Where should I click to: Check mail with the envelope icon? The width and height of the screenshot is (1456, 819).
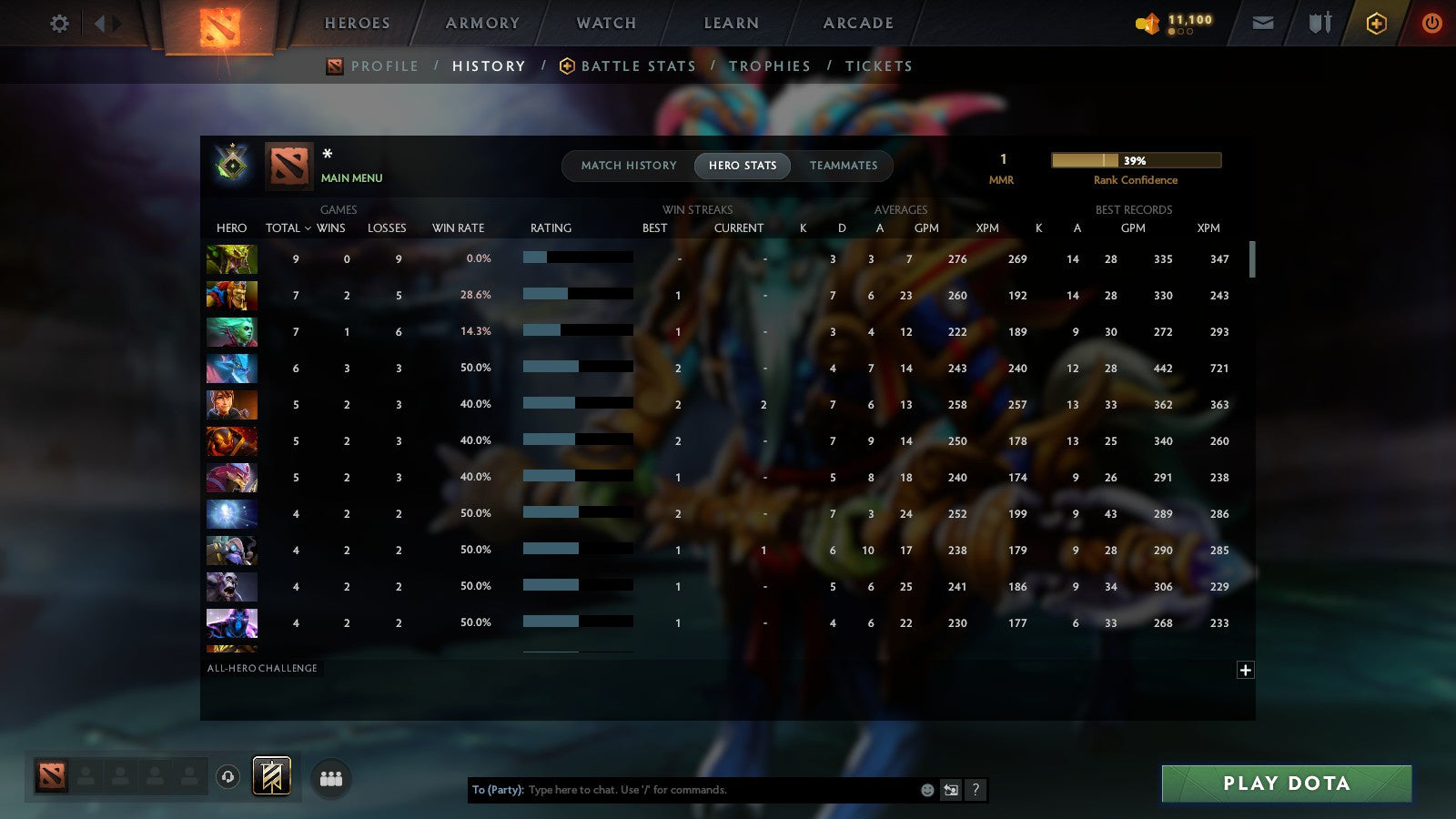pos(1263,23)
